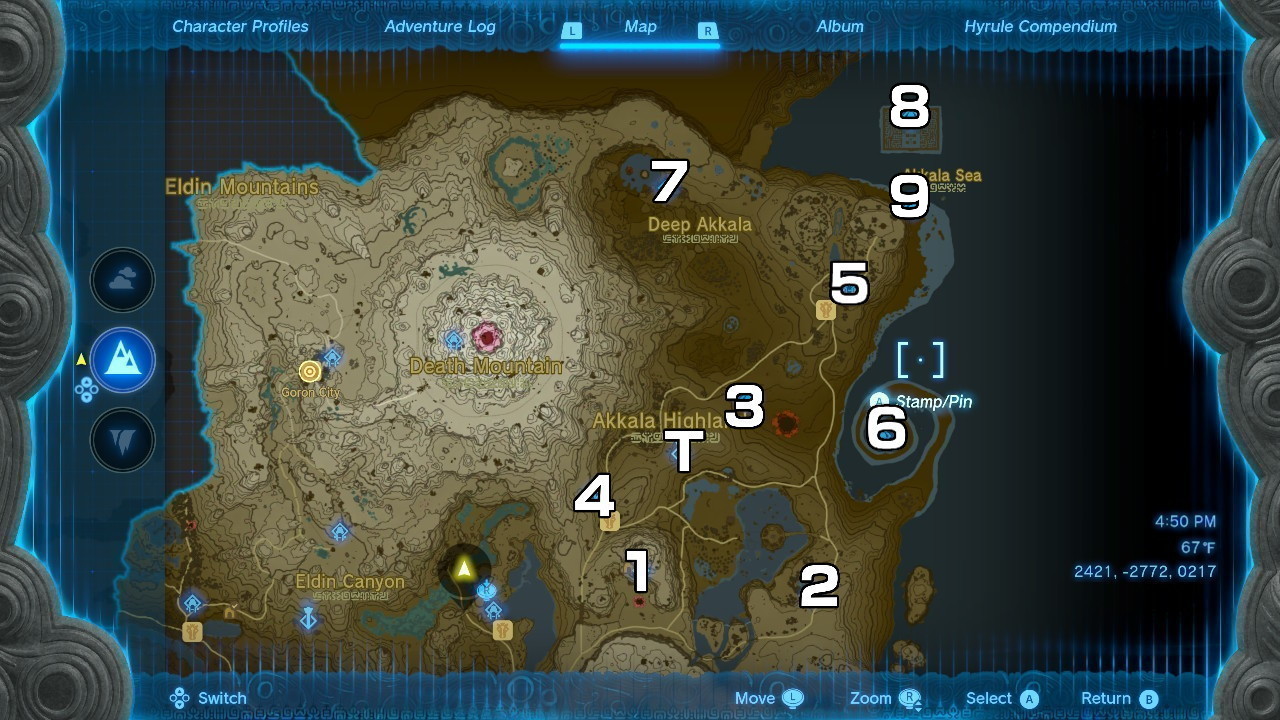
Task: Click the stable icon below marker 4
Action: click(x=608, y=520)
